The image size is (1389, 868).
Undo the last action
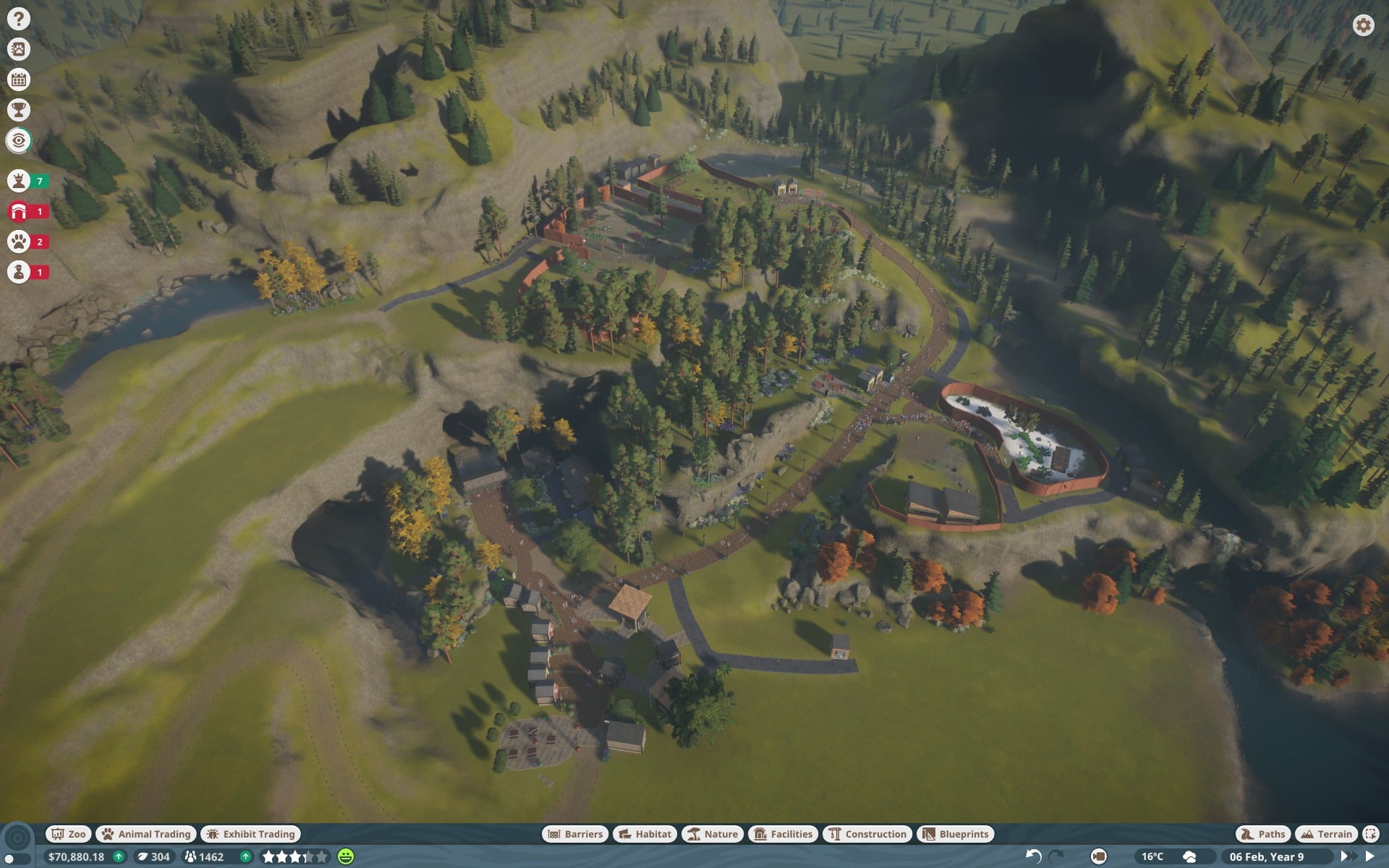pyautogui.click(x=1033, y=856)
